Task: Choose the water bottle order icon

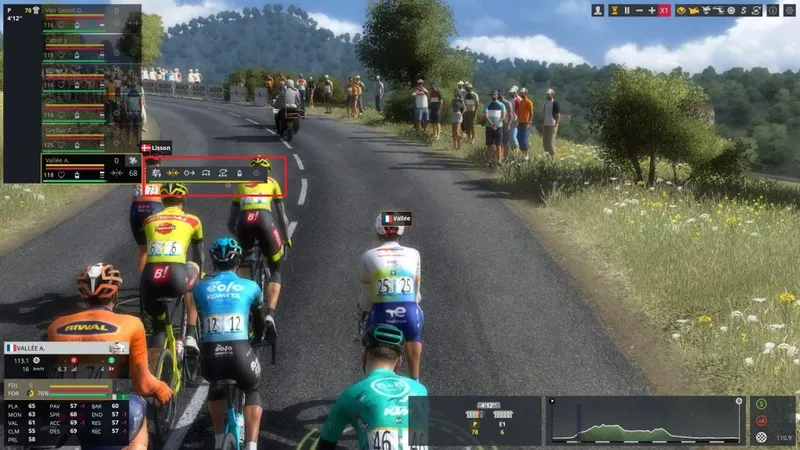Action: pyautogui.click(x=239, y=173)
